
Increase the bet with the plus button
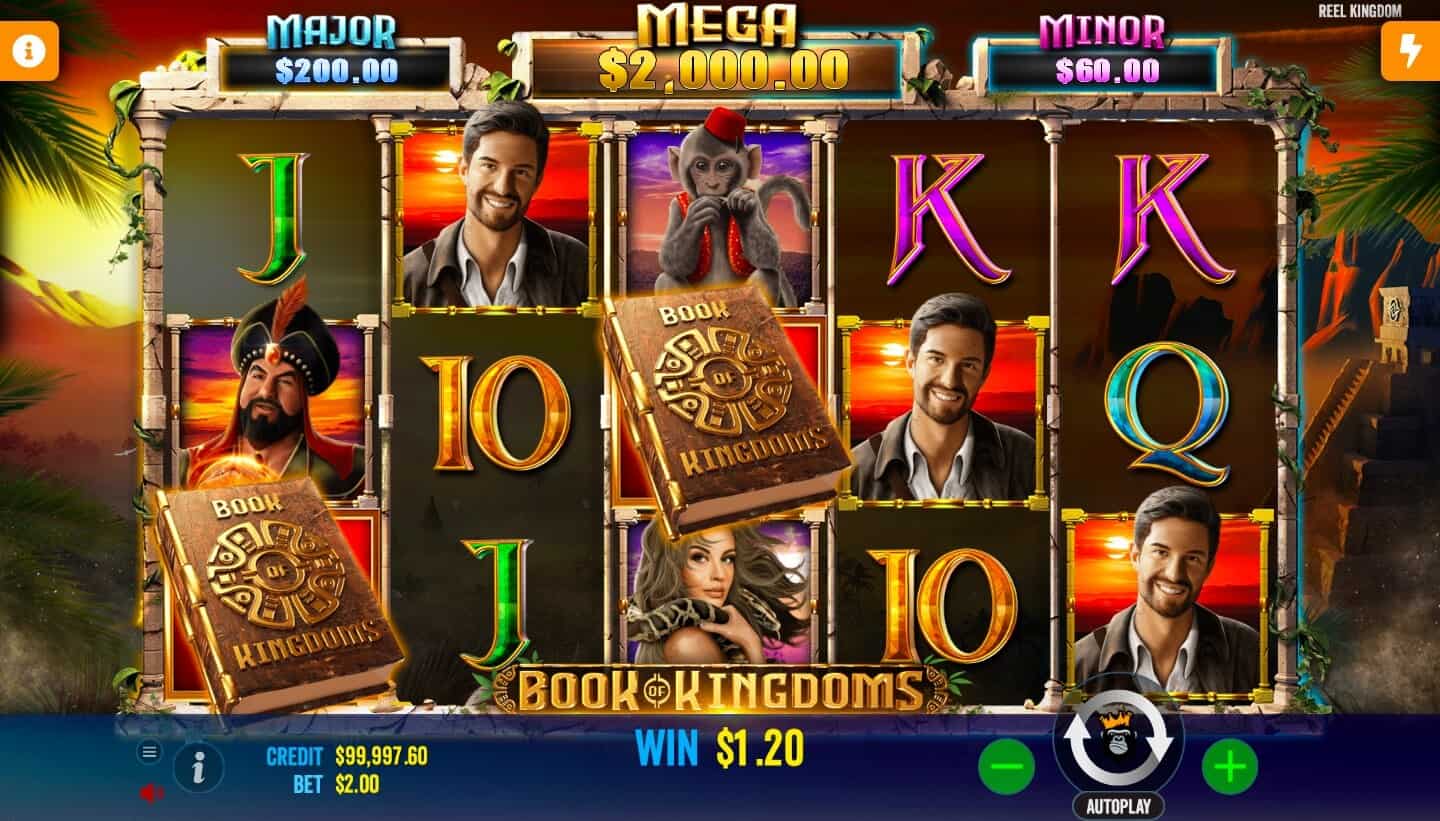pyautogui.click(x=1229, y=767)
